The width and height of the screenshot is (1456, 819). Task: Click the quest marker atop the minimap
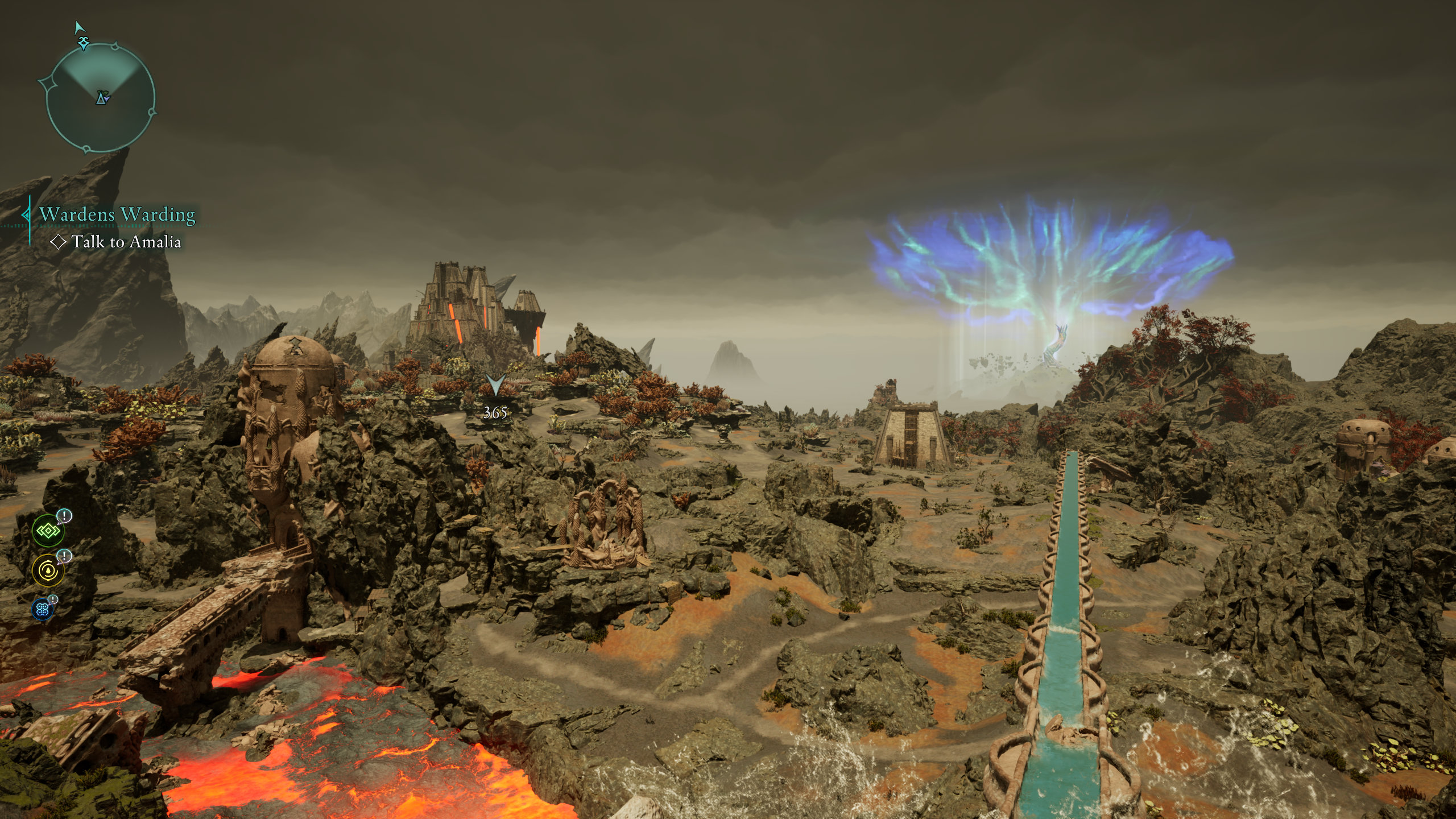(x=85, y=42)
